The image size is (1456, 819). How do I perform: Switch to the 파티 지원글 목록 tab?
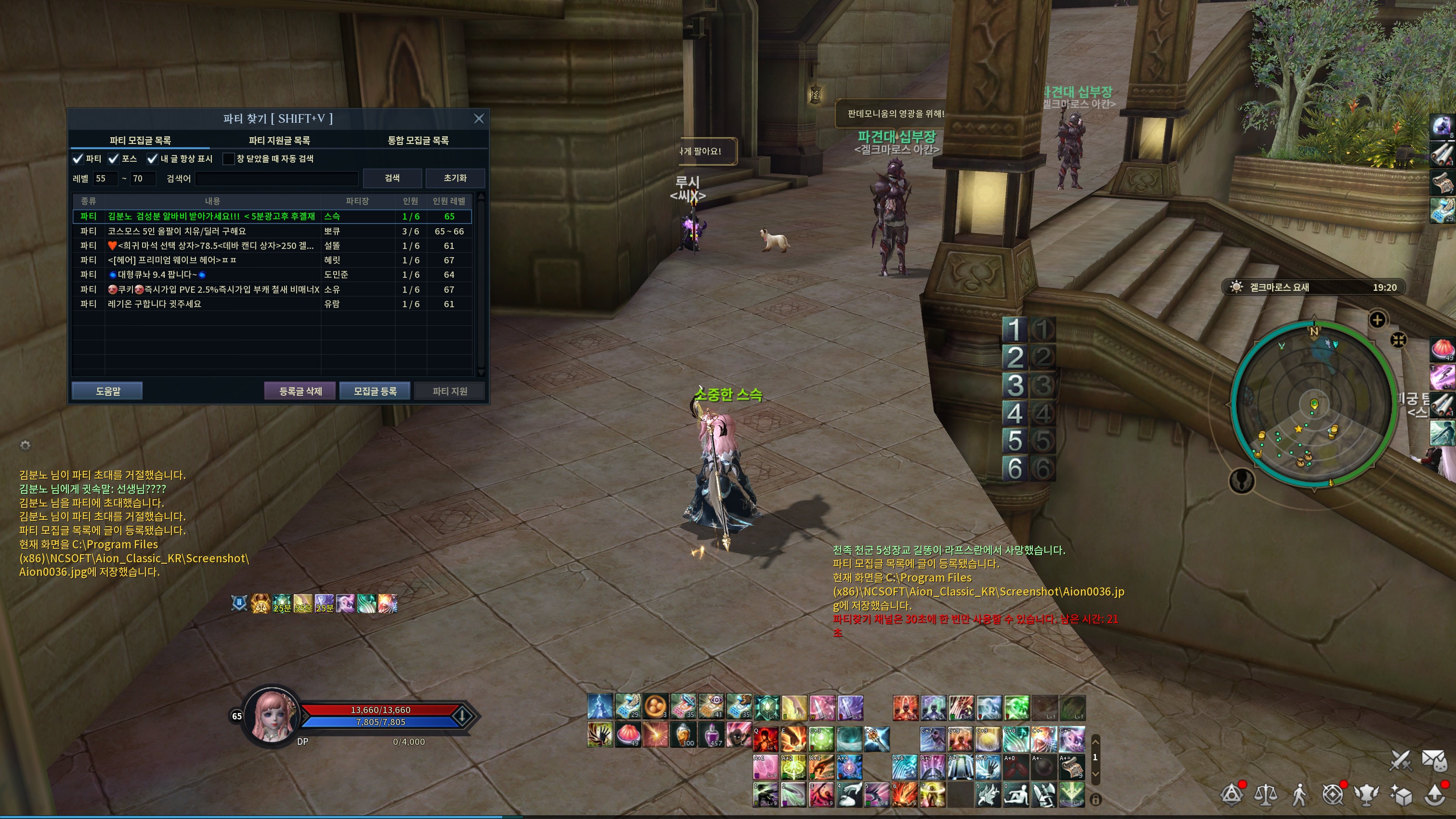[x=279, y=140]
